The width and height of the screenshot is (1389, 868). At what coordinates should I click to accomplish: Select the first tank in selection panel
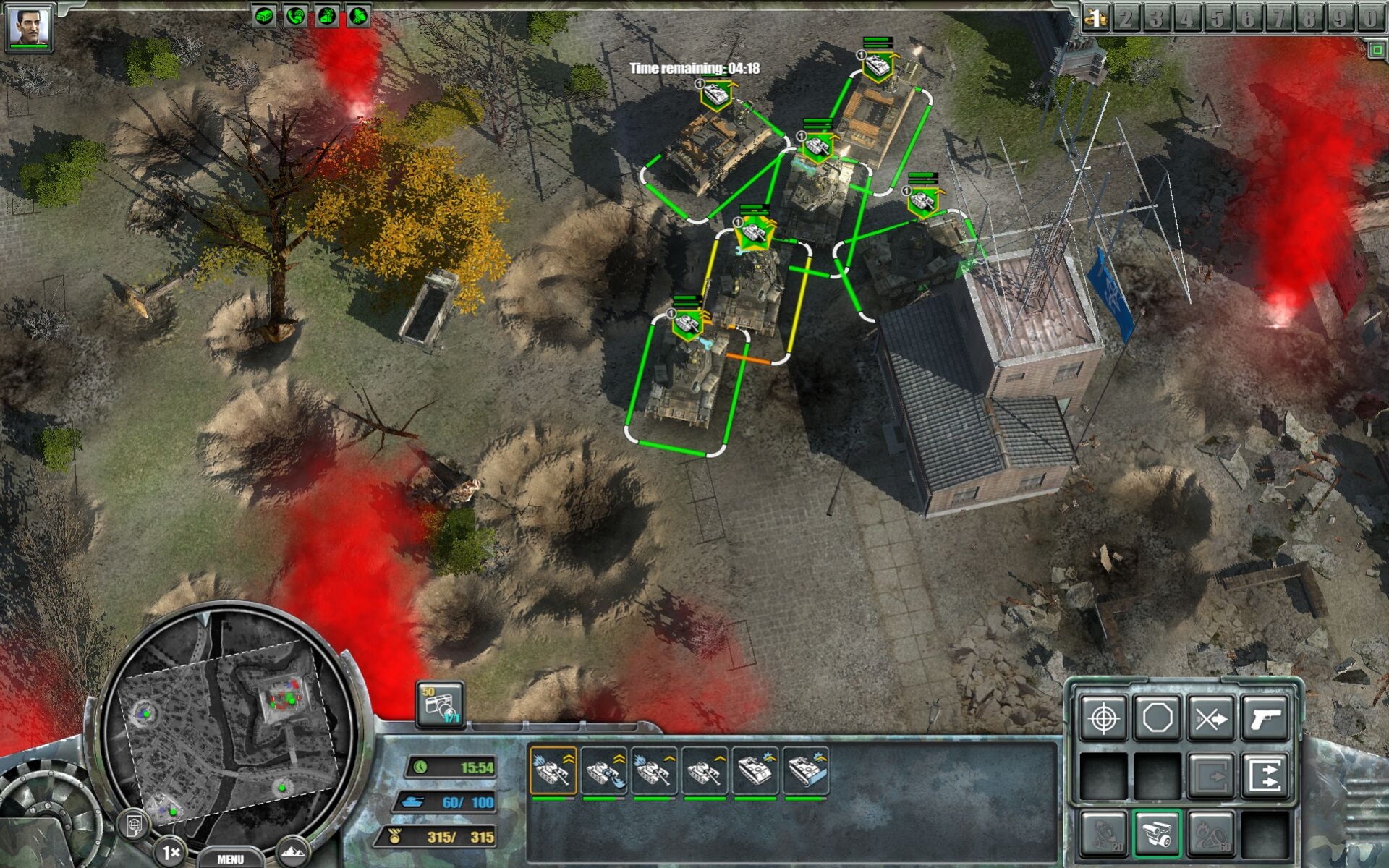553,771
